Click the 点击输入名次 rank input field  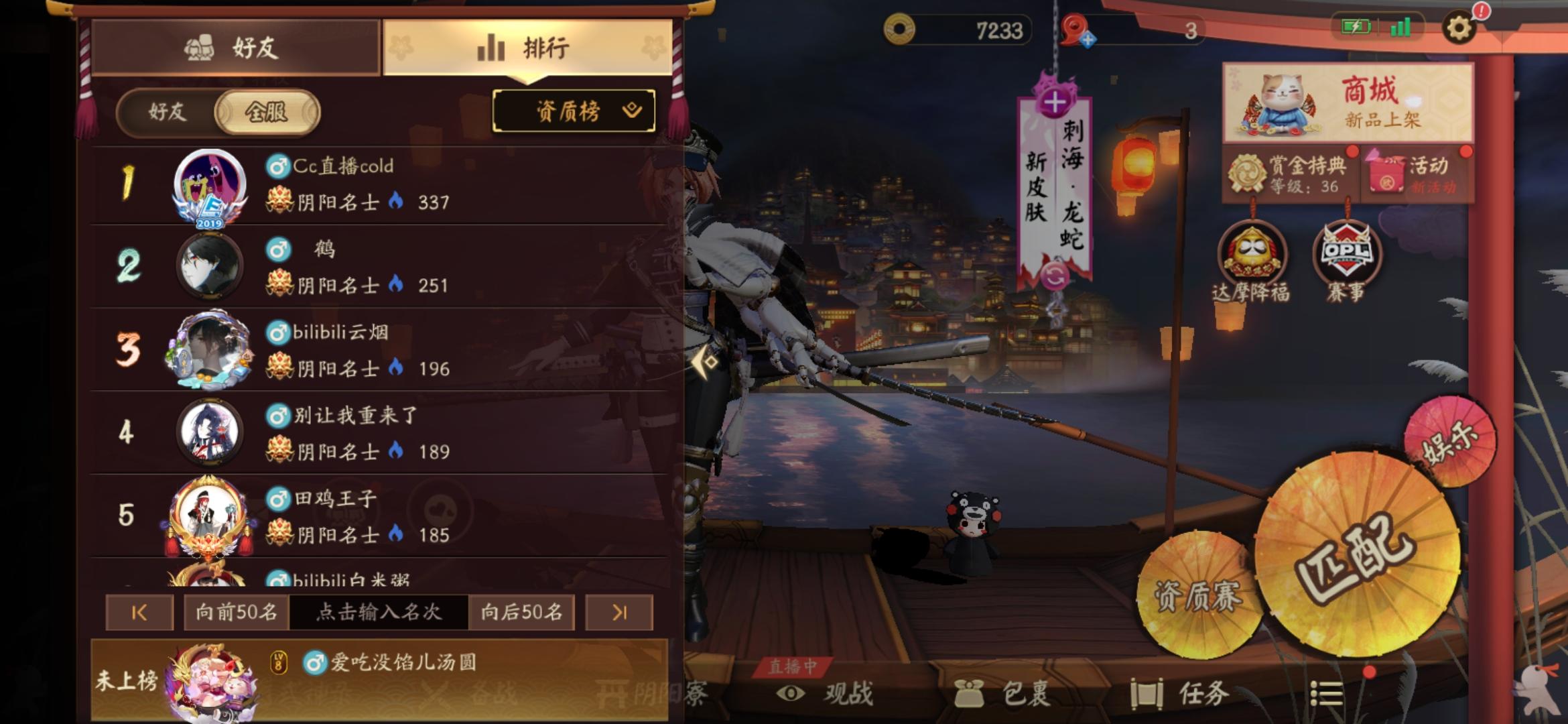click(379, 613)
